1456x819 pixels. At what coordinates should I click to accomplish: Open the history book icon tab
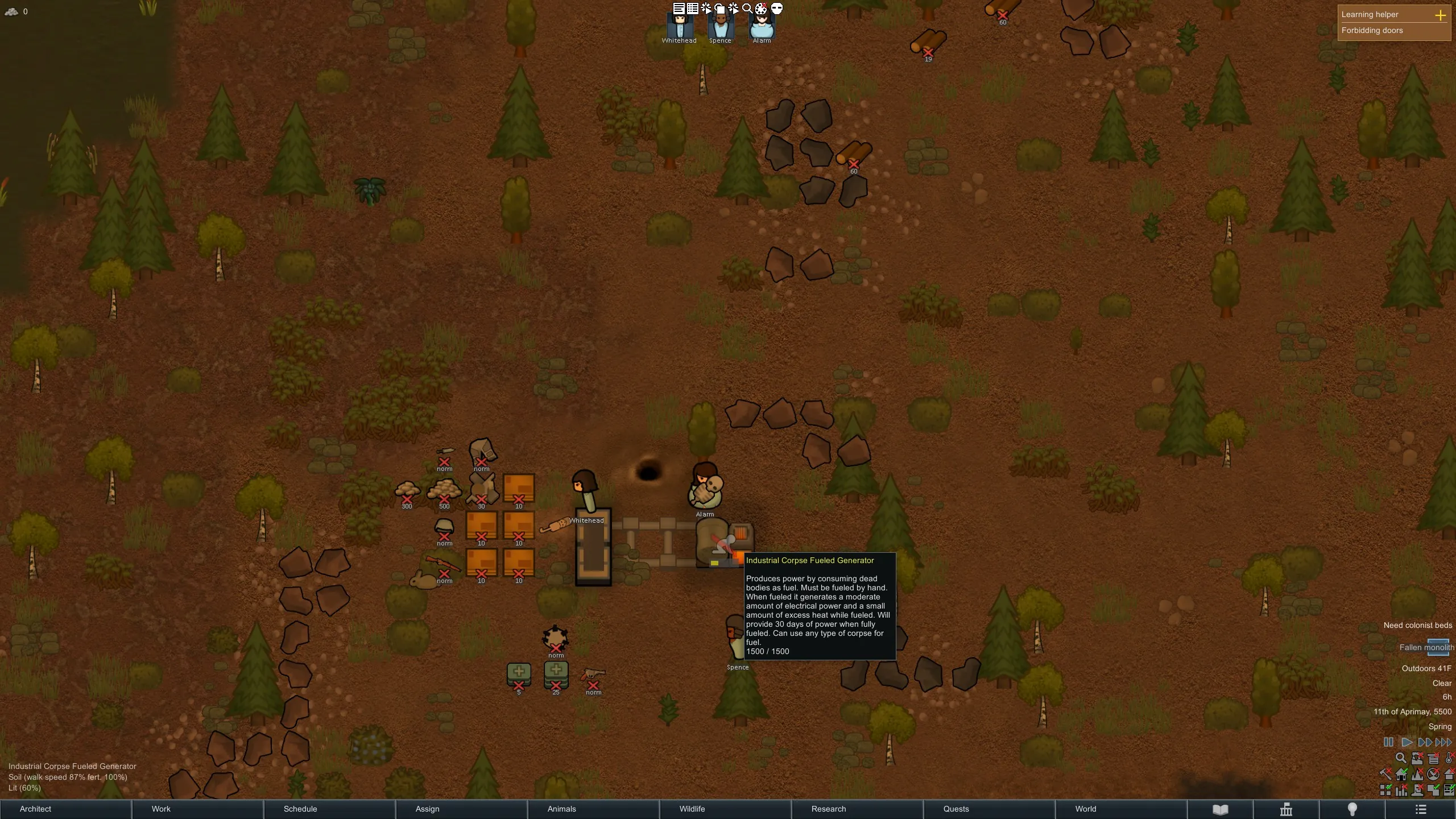coord(1221,809)
